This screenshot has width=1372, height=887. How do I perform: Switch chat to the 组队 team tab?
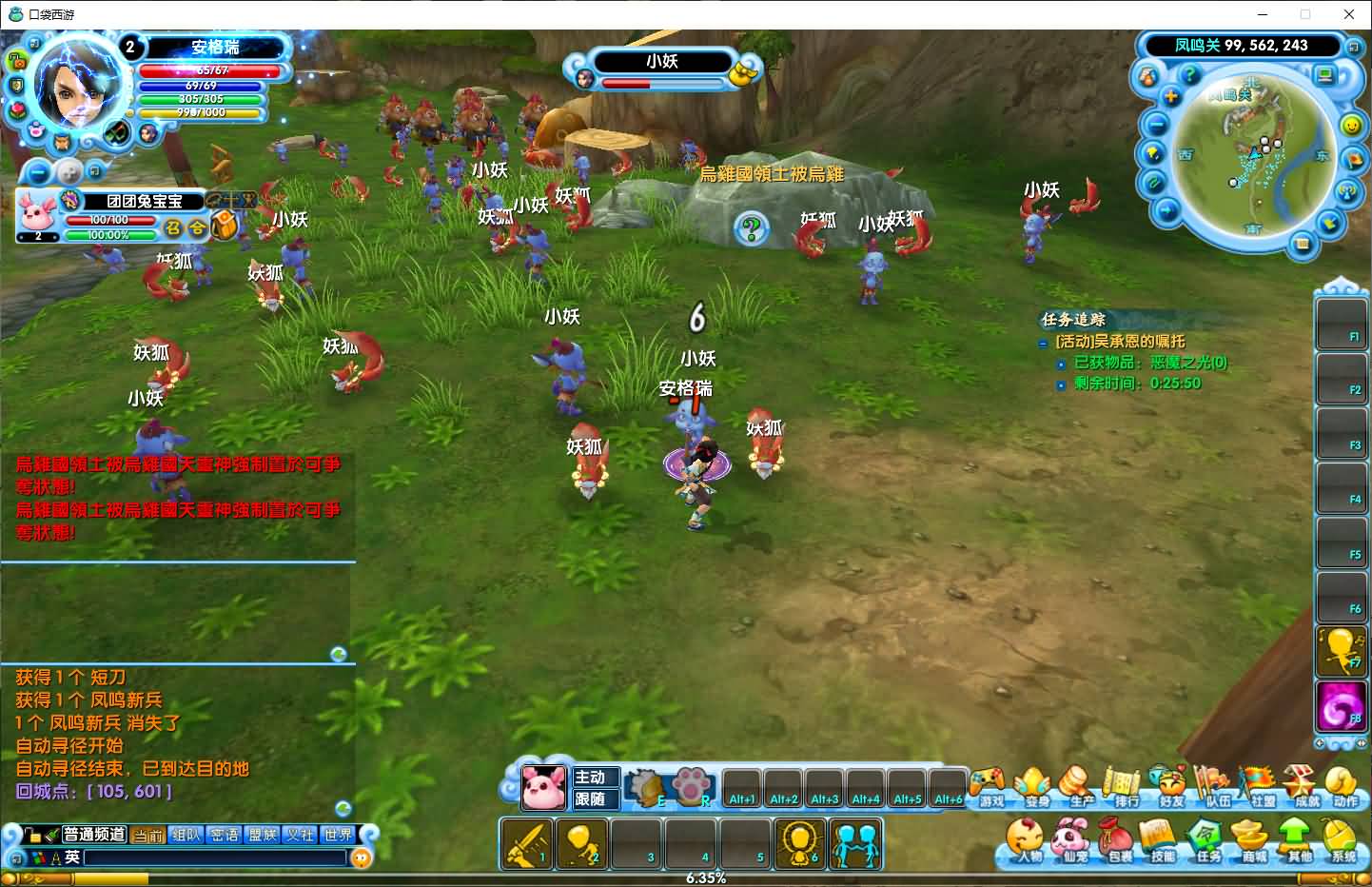pyautogui.click(x=187, y=835)
